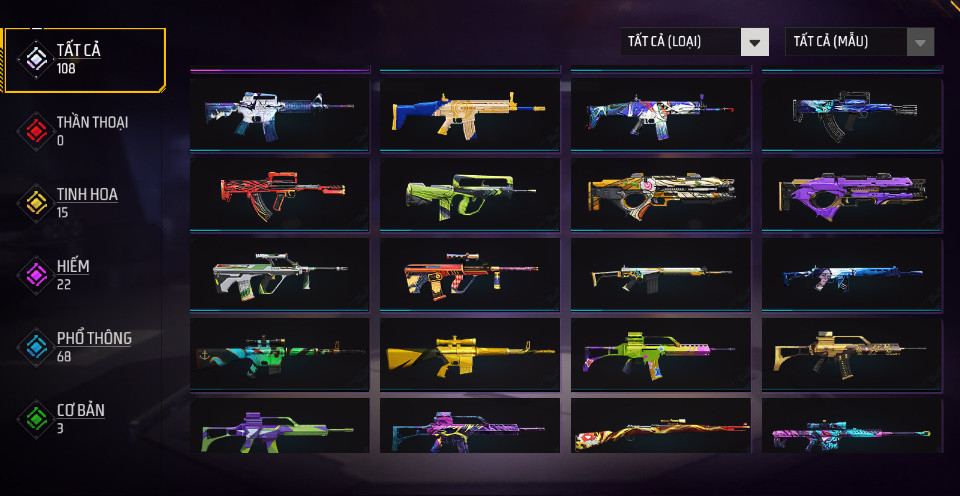Open the Tất Cả (Loại) dropdown
The image size is (960, 496).
pos(694,42)
